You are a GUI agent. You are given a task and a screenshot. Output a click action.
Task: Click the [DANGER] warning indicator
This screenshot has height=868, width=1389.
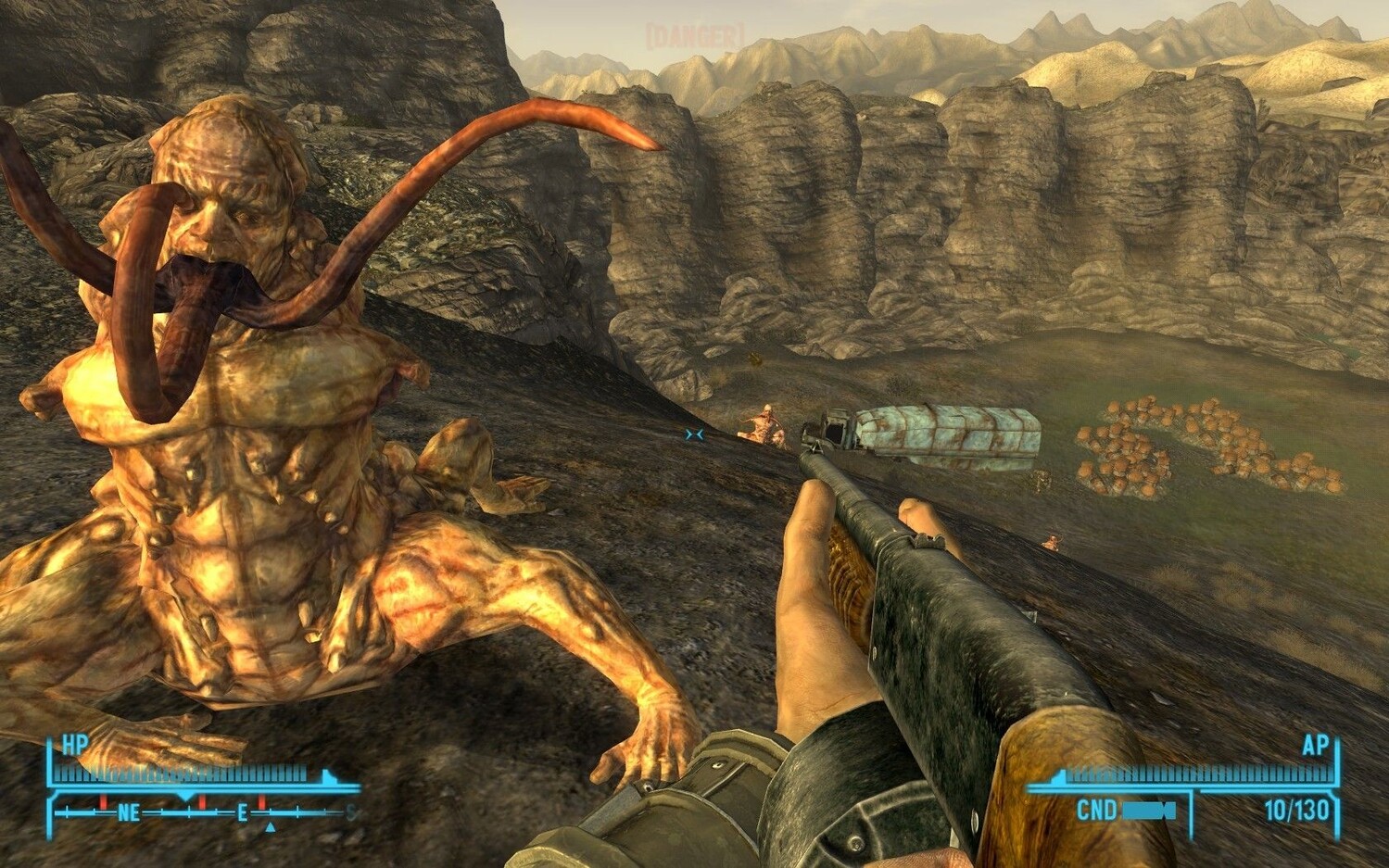click(x=695, y=32)
